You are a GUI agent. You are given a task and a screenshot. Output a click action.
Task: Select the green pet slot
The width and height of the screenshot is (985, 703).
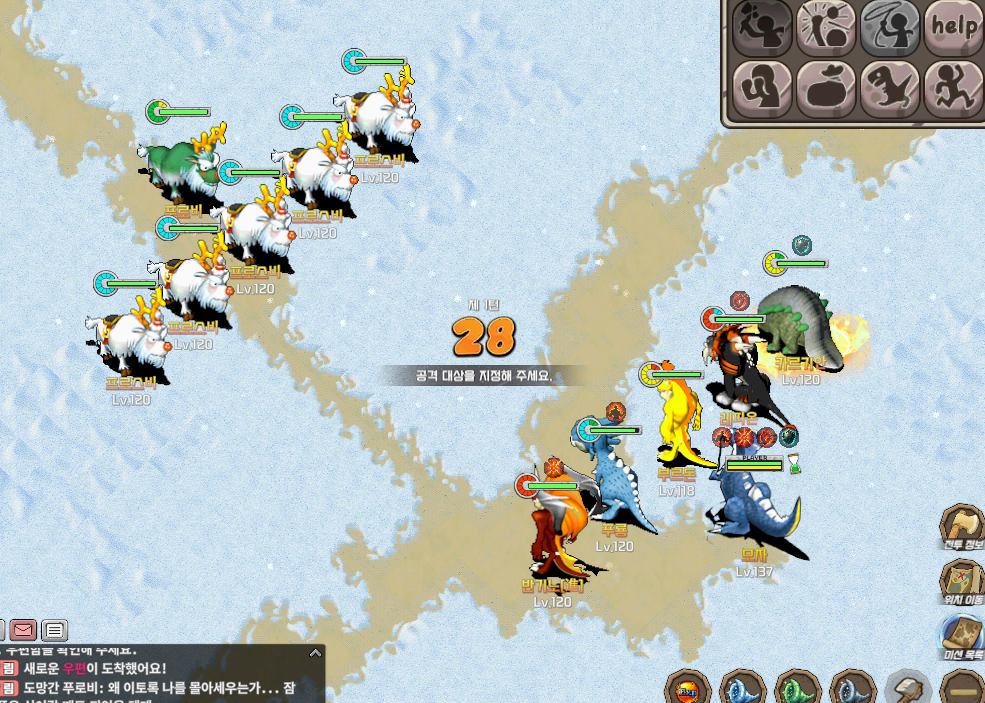798,690
